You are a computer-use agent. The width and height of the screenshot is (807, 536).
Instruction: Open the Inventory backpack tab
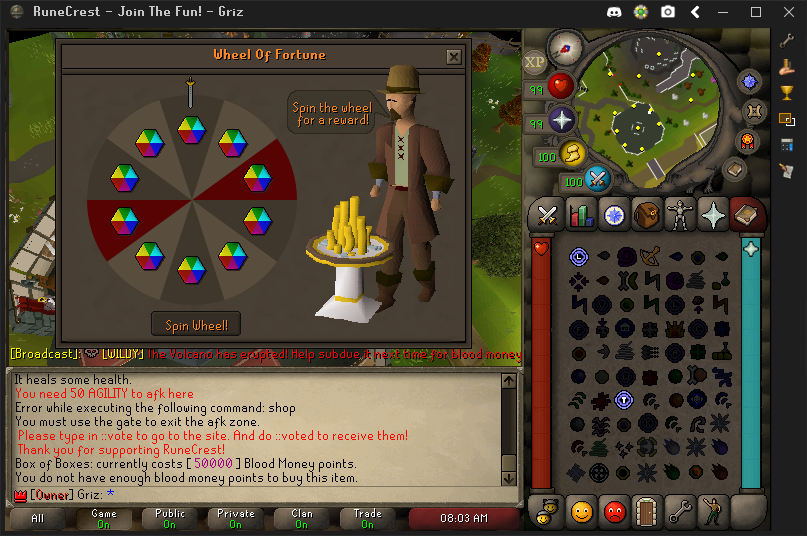tap(646, 214)
